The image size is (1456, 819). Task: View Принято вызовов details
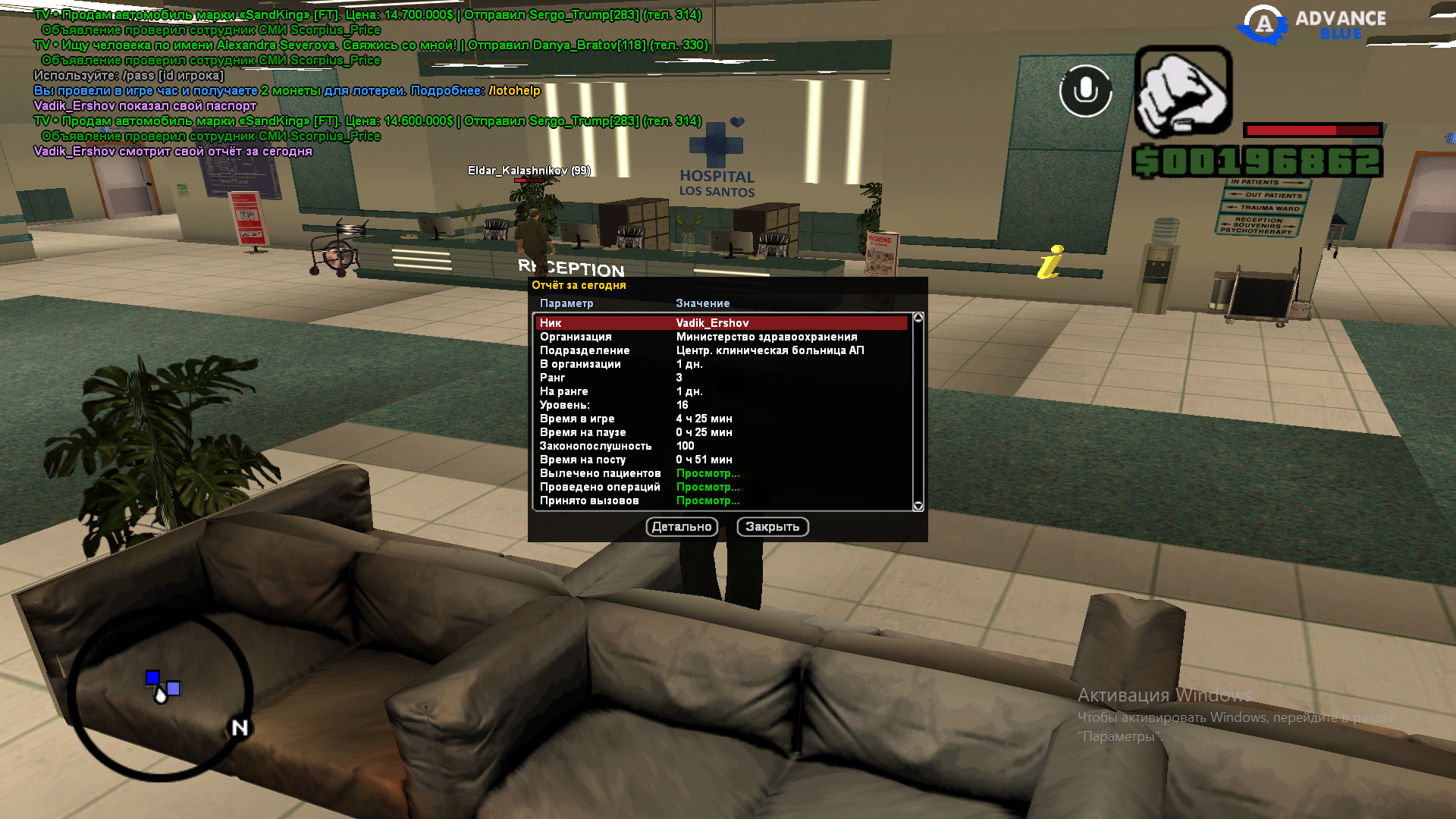point(708,500)
